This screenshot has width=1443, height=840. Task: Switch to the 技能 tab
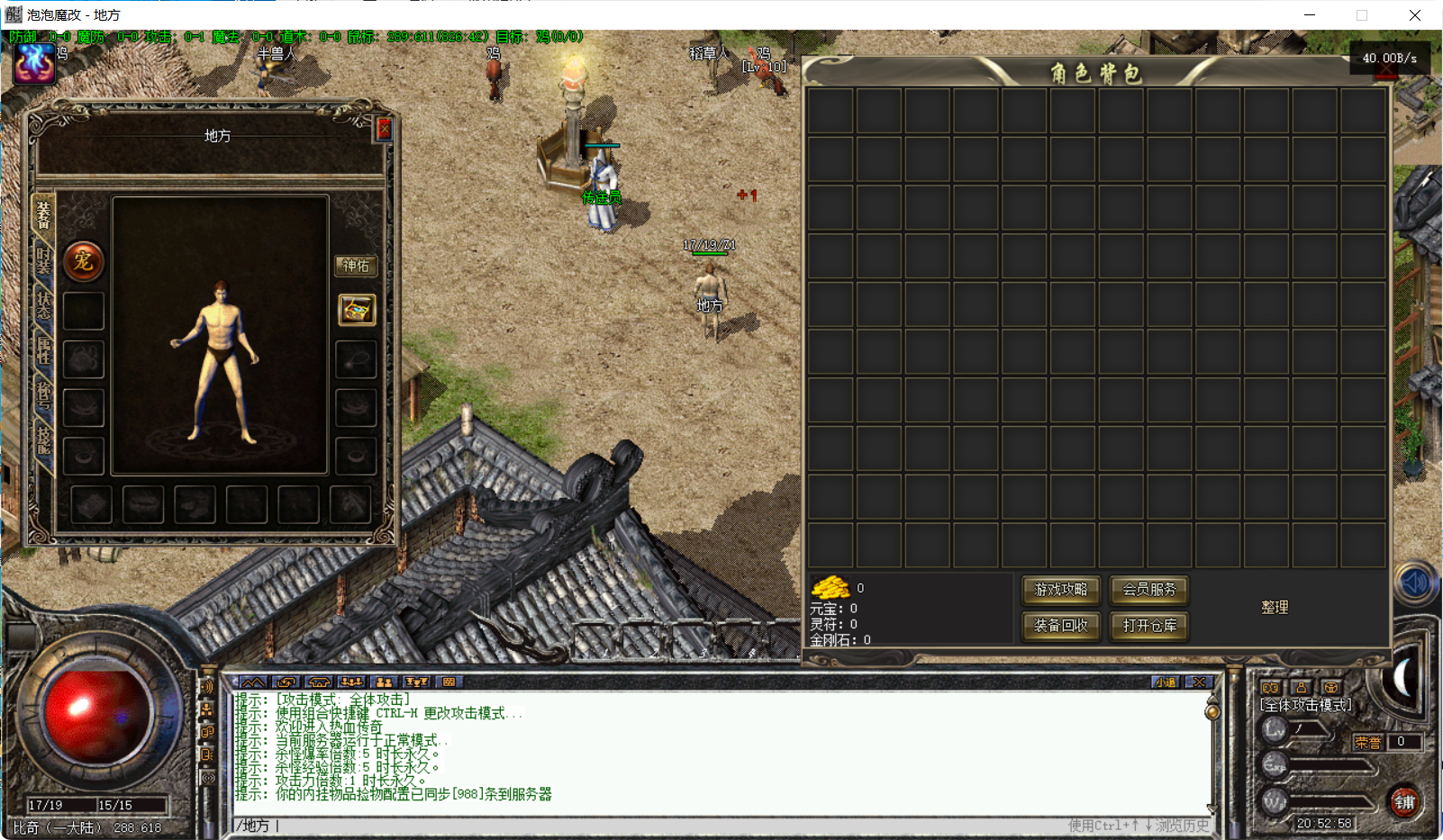[43, 442]
